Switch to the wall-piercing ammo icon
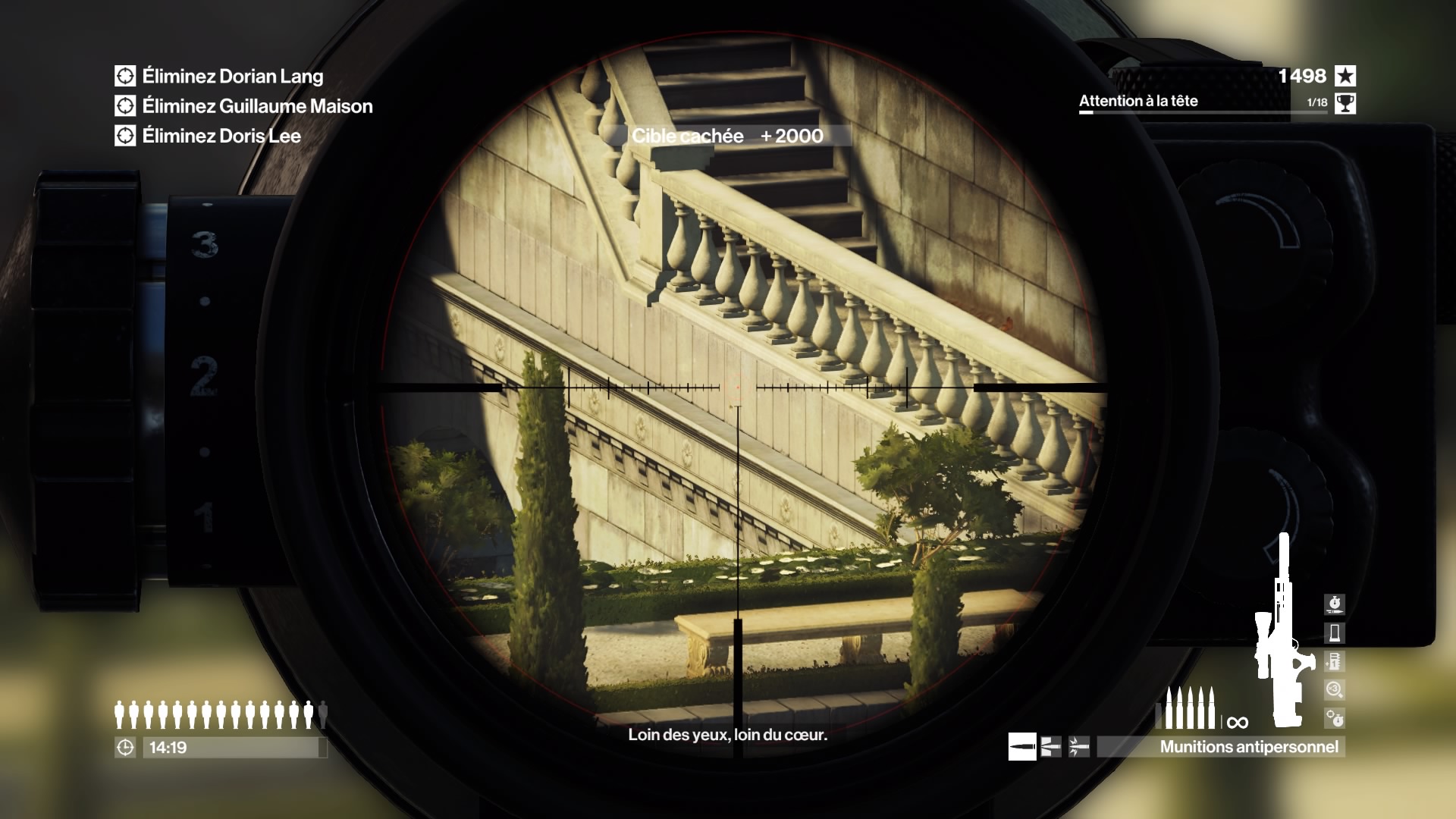The image size is (1456, 819). [1050, 747]
